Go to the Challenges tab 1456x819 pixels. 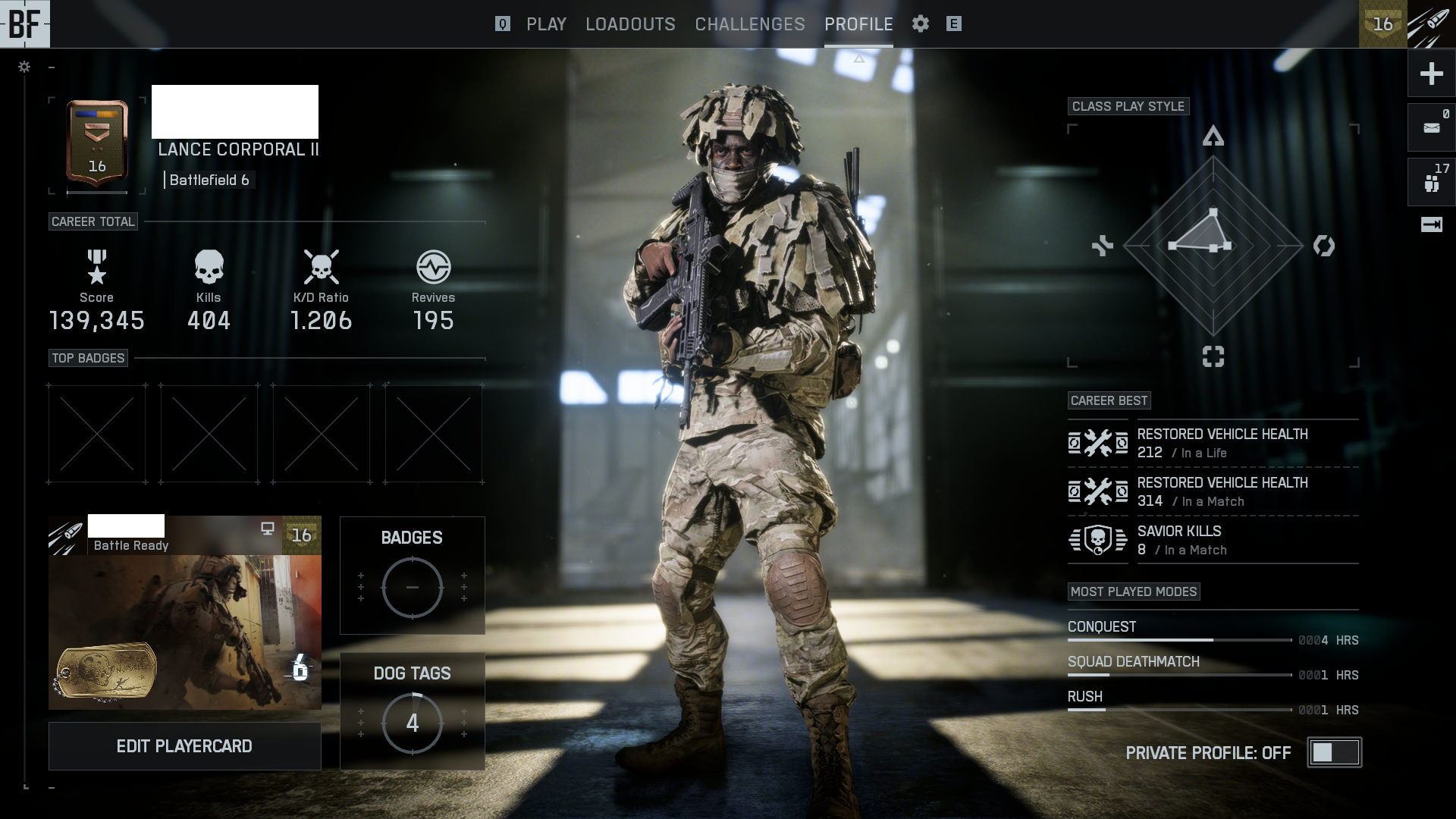pos(750,24)
